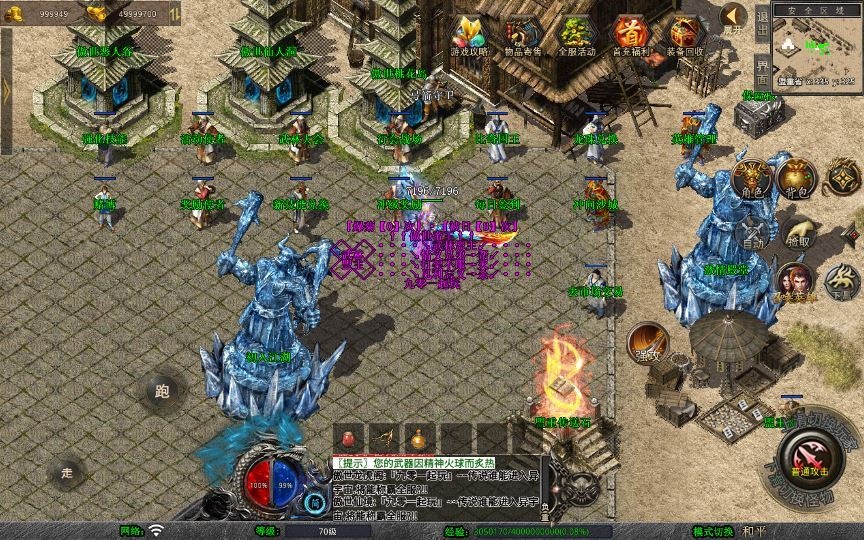
Task: Select the 跑 run movement button
Action: tap(164, 391)
